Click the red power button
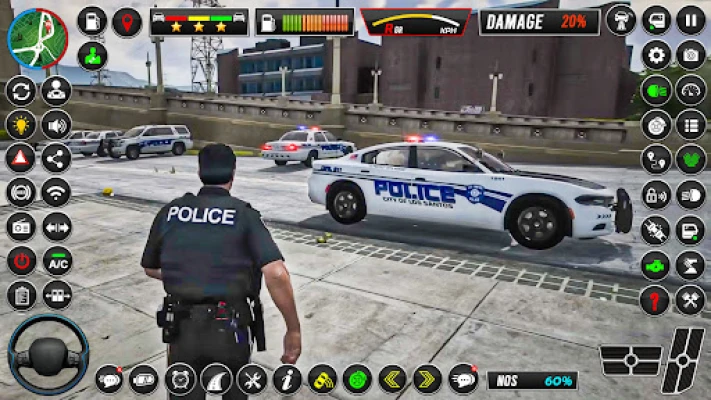 coord(21,261)
